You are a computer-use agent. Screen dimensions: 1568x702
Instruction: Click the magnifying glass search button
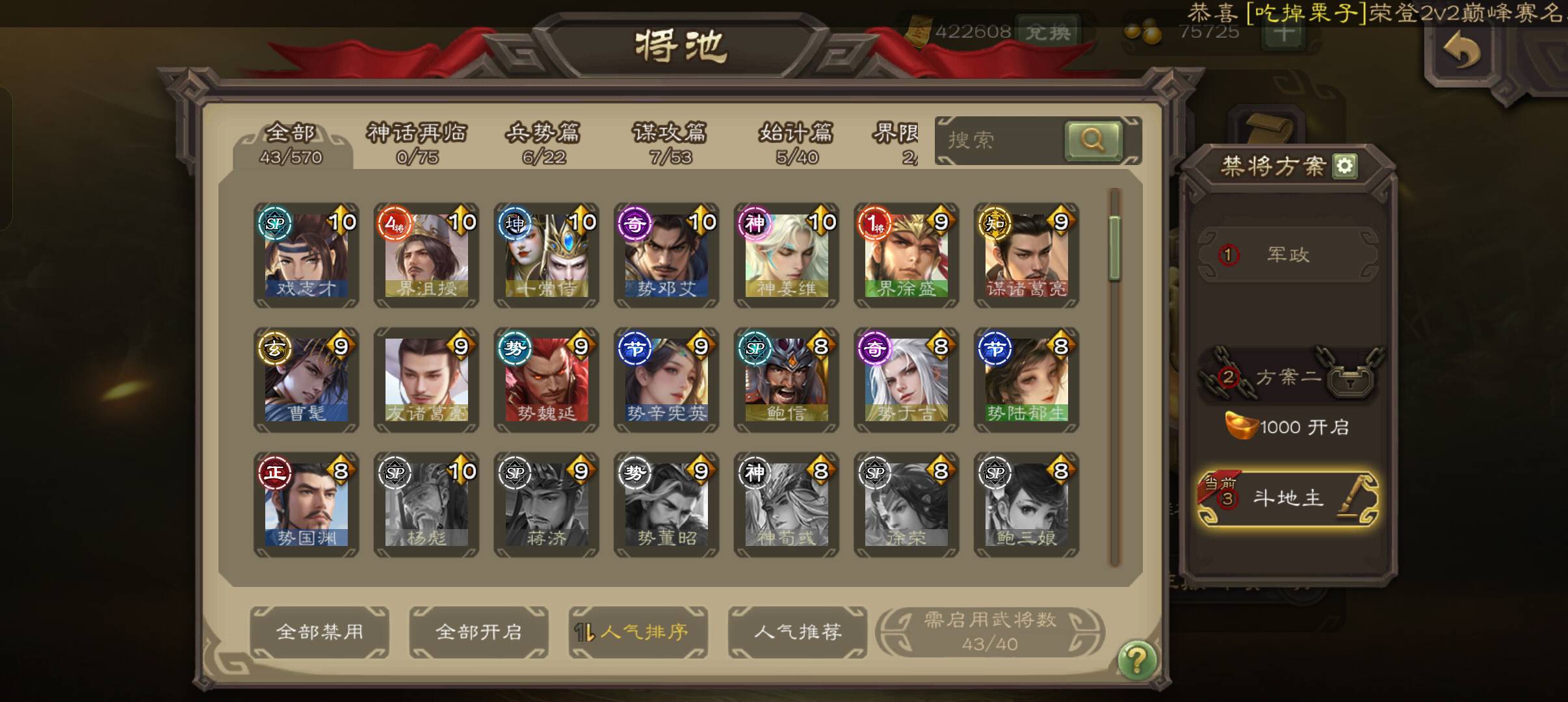tap(1093, 140)
